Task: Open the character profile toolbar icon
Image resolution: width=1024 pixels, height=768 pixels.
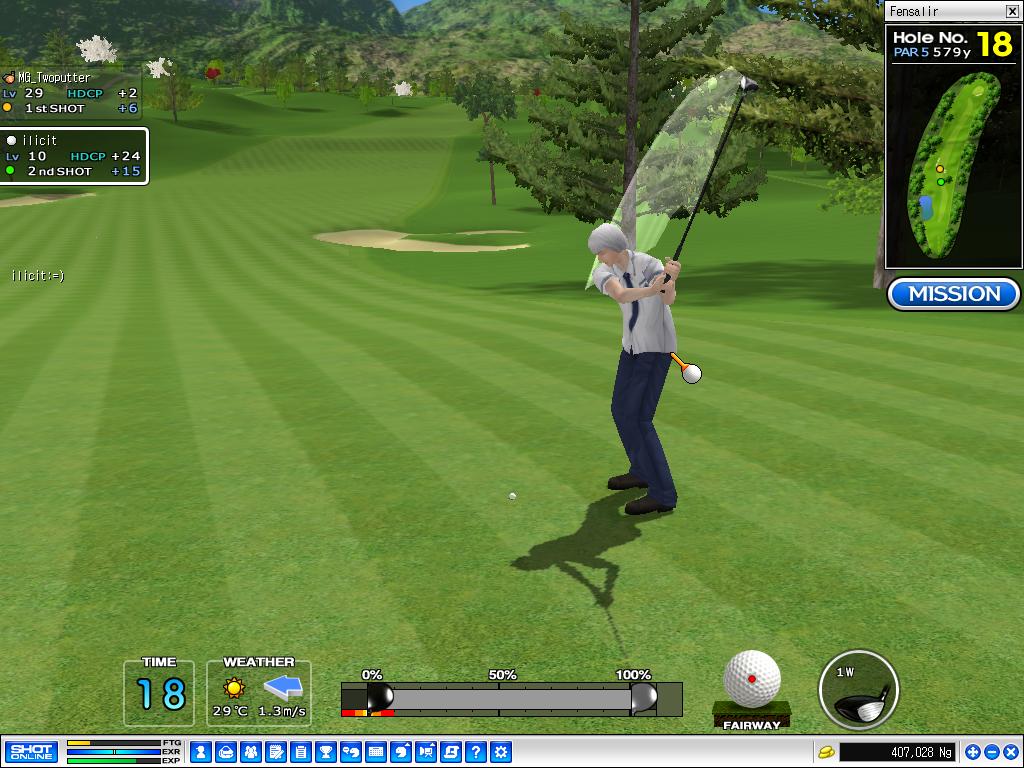Action: [x=200, y=752]
